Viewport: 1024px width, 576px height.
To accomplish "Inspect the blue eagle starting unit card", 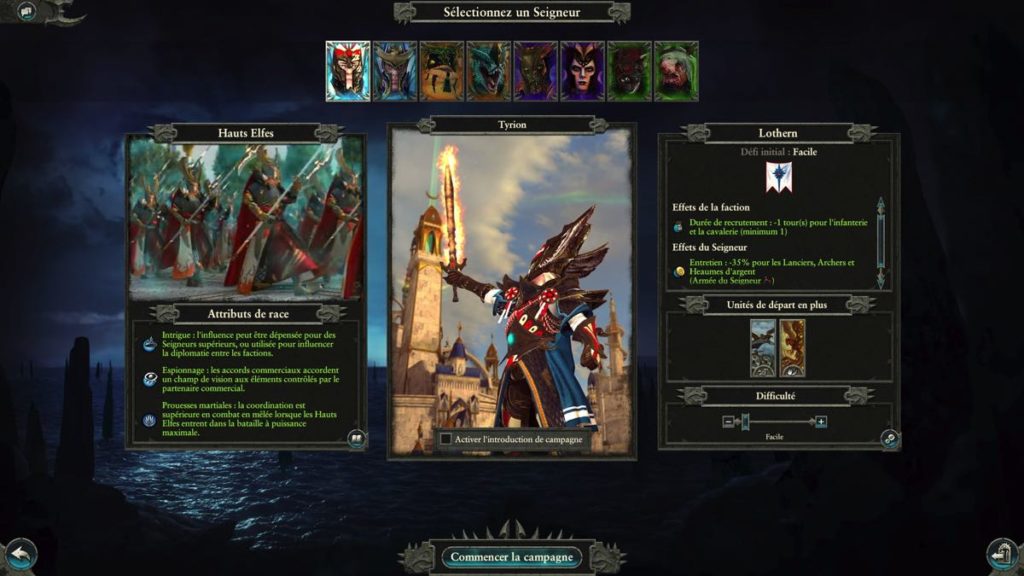I will coord(762,348).
